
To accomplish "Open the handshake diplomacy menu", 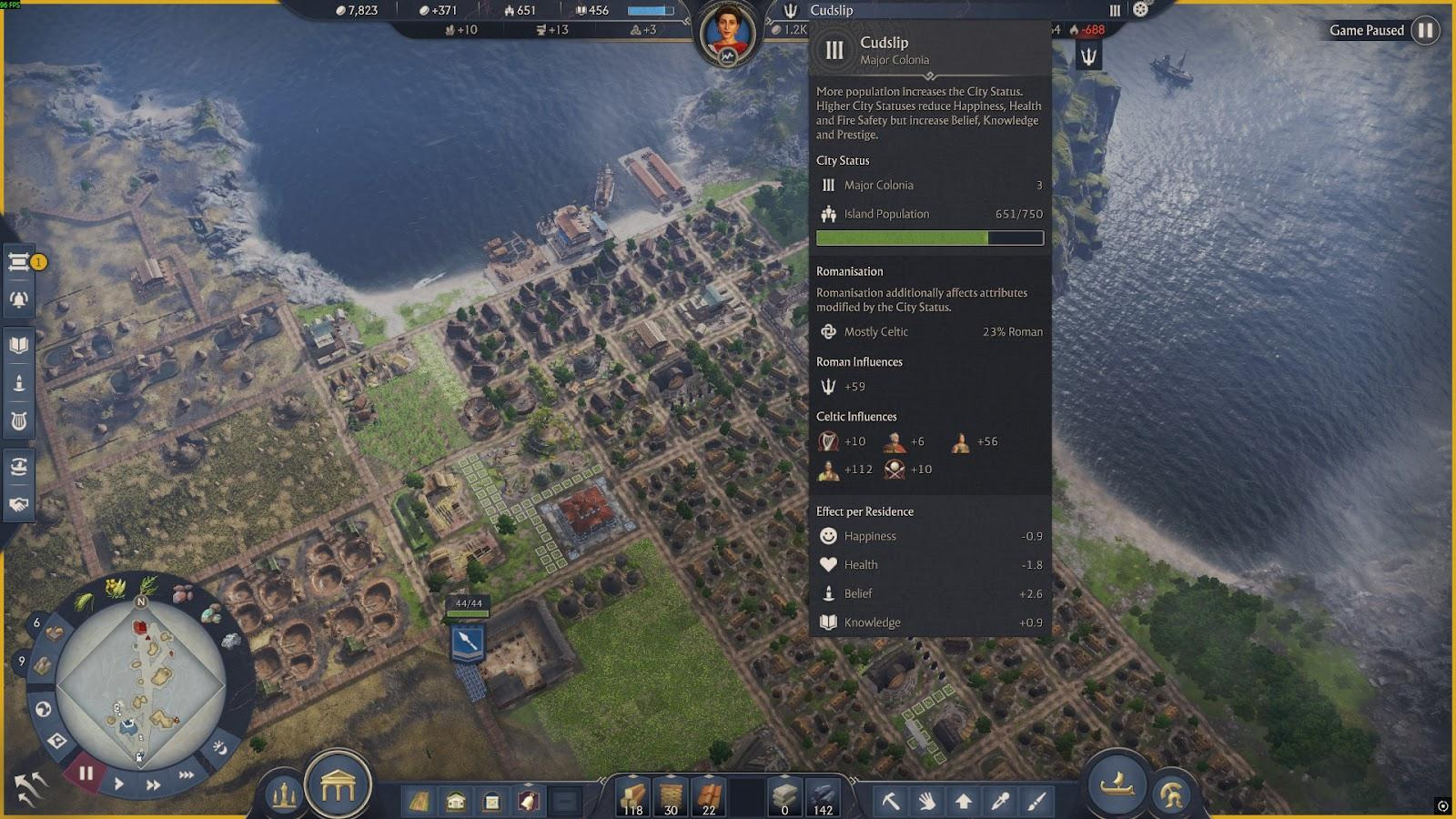I will click(x=19, y=504).
